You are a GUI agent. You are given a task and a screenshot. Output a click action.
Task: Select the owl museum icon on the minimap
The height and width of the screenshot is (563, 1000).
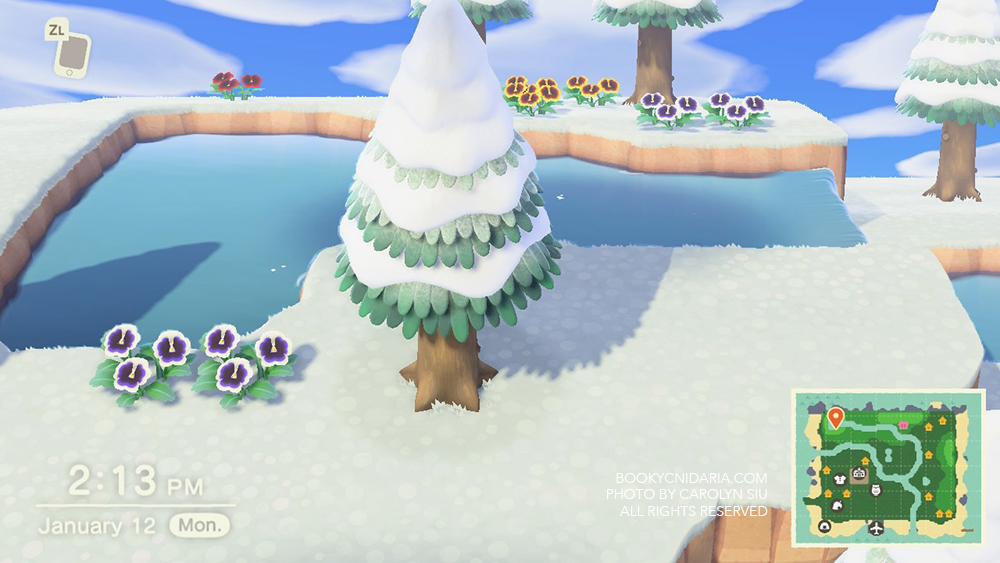(x=877, y=490)
